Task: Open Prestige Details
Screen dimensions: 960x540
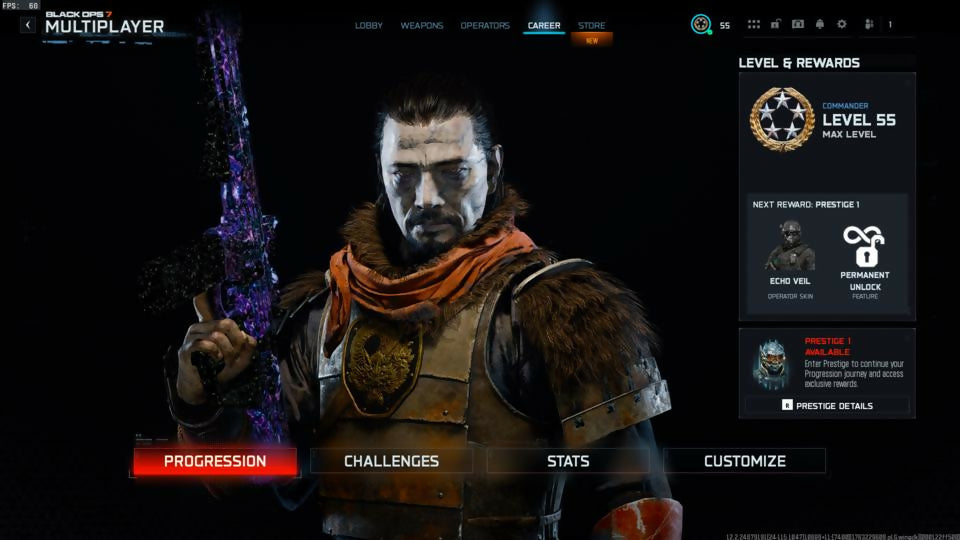Action: coord(827,406)
